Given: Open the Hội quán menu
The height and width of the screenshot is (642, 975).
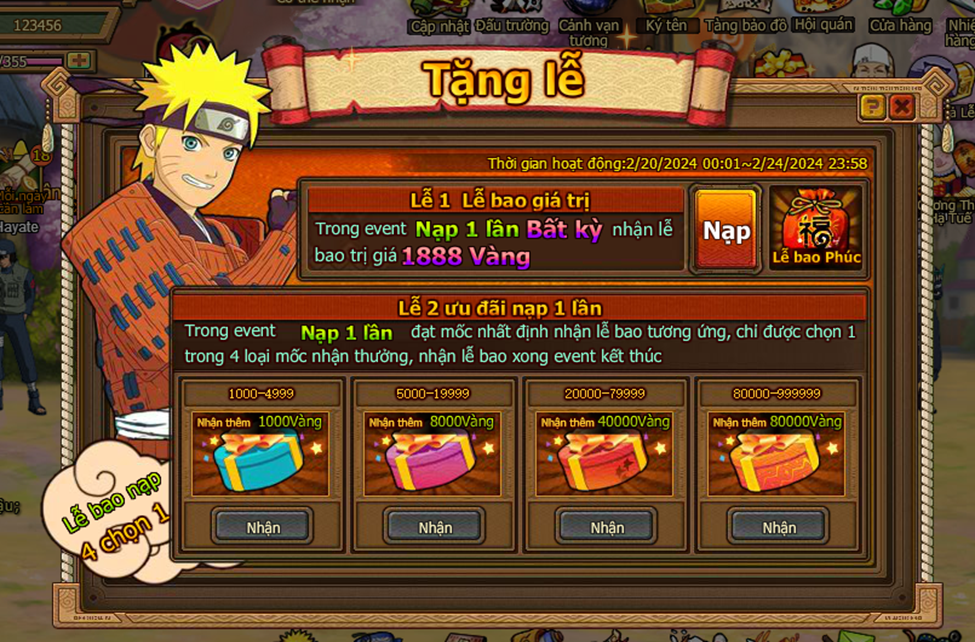Looking at the screenshot, I should pos(824,24).
